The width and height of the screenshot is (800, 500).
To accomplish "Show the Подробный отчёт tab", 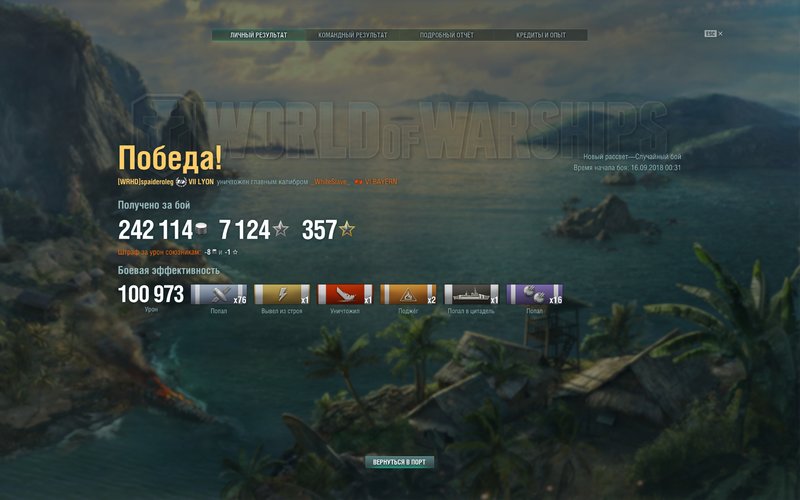I will [x=447, y=35].
